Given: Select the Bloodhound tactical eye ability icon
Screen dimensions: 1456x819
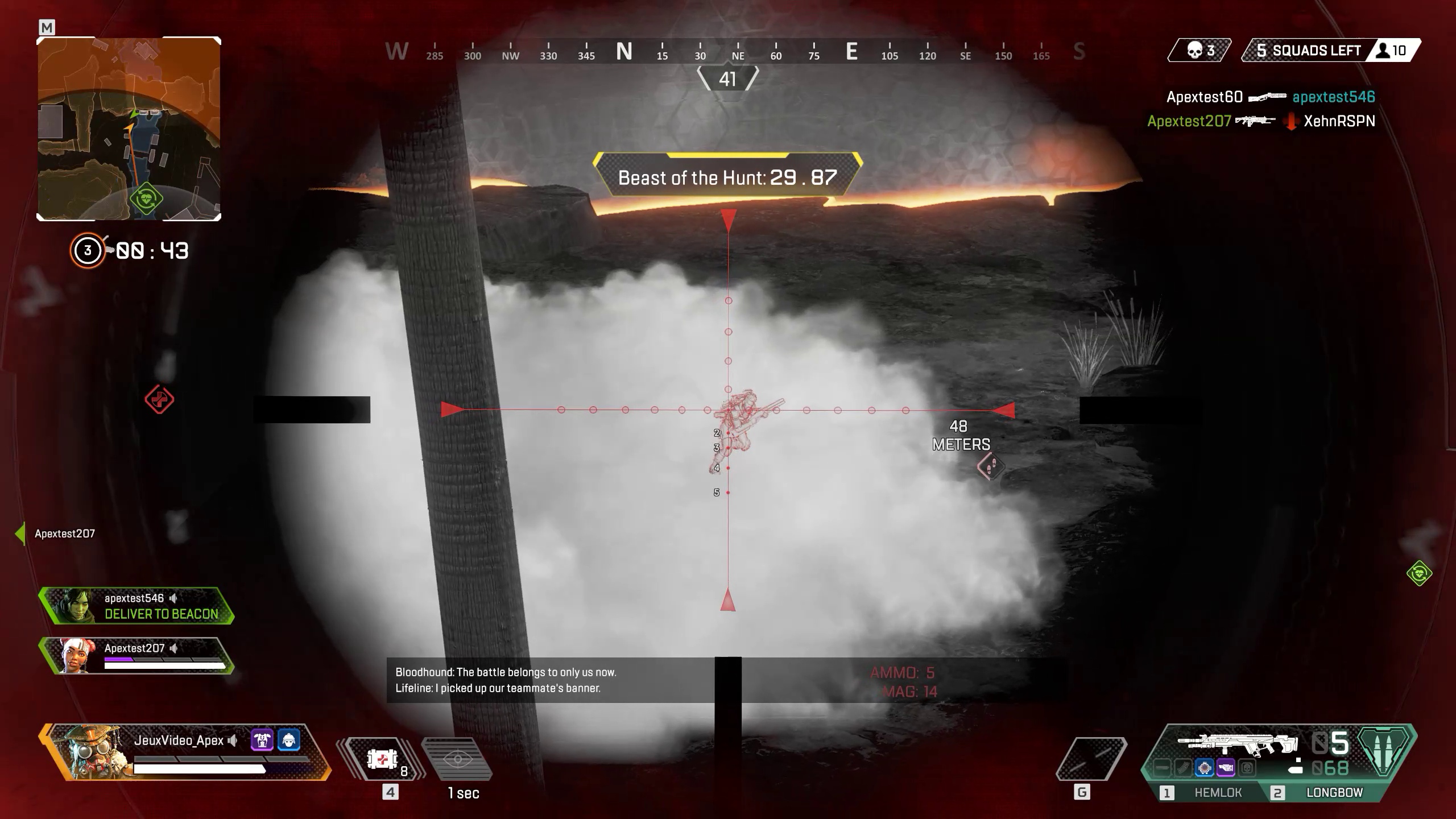Looking at the screenshot, I should coord(458,760).
